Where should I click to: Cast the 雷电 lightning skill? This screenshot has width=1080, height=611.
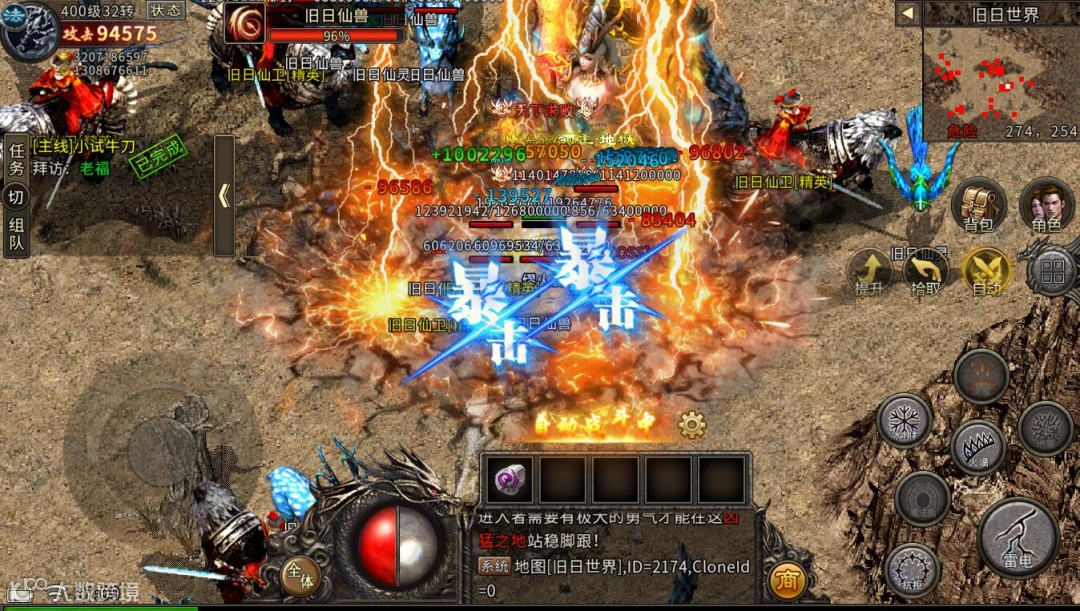(x=1018, y=537)
